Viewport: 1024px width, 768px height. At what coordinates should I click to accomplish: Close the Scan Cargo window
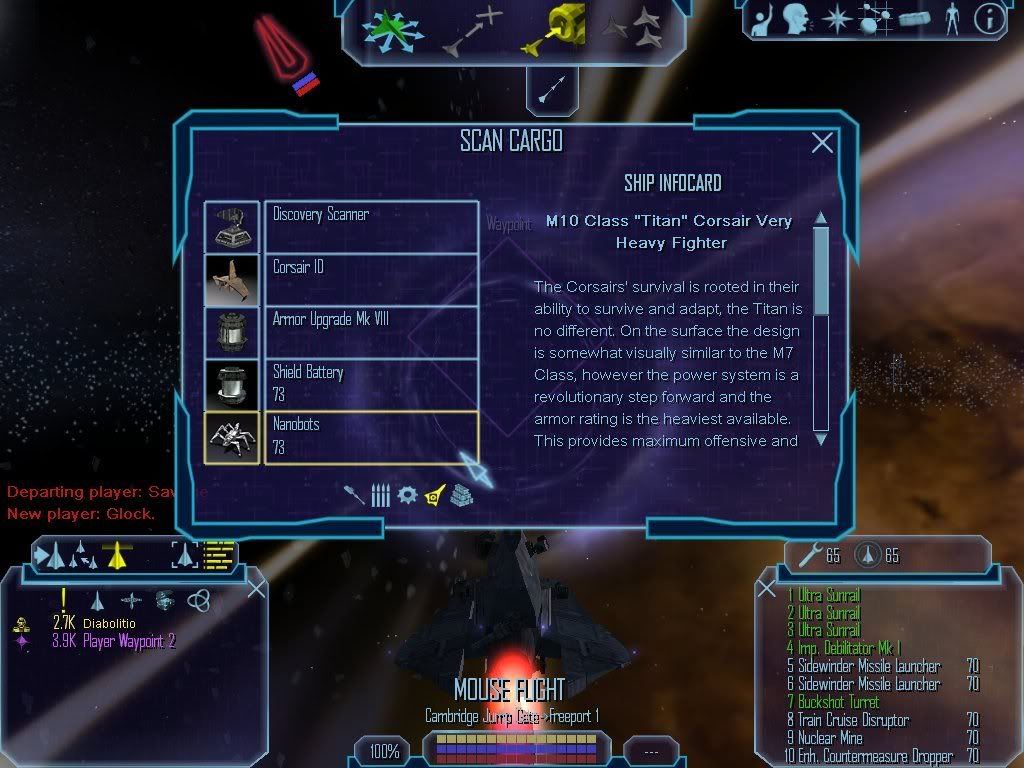(822, 143)
